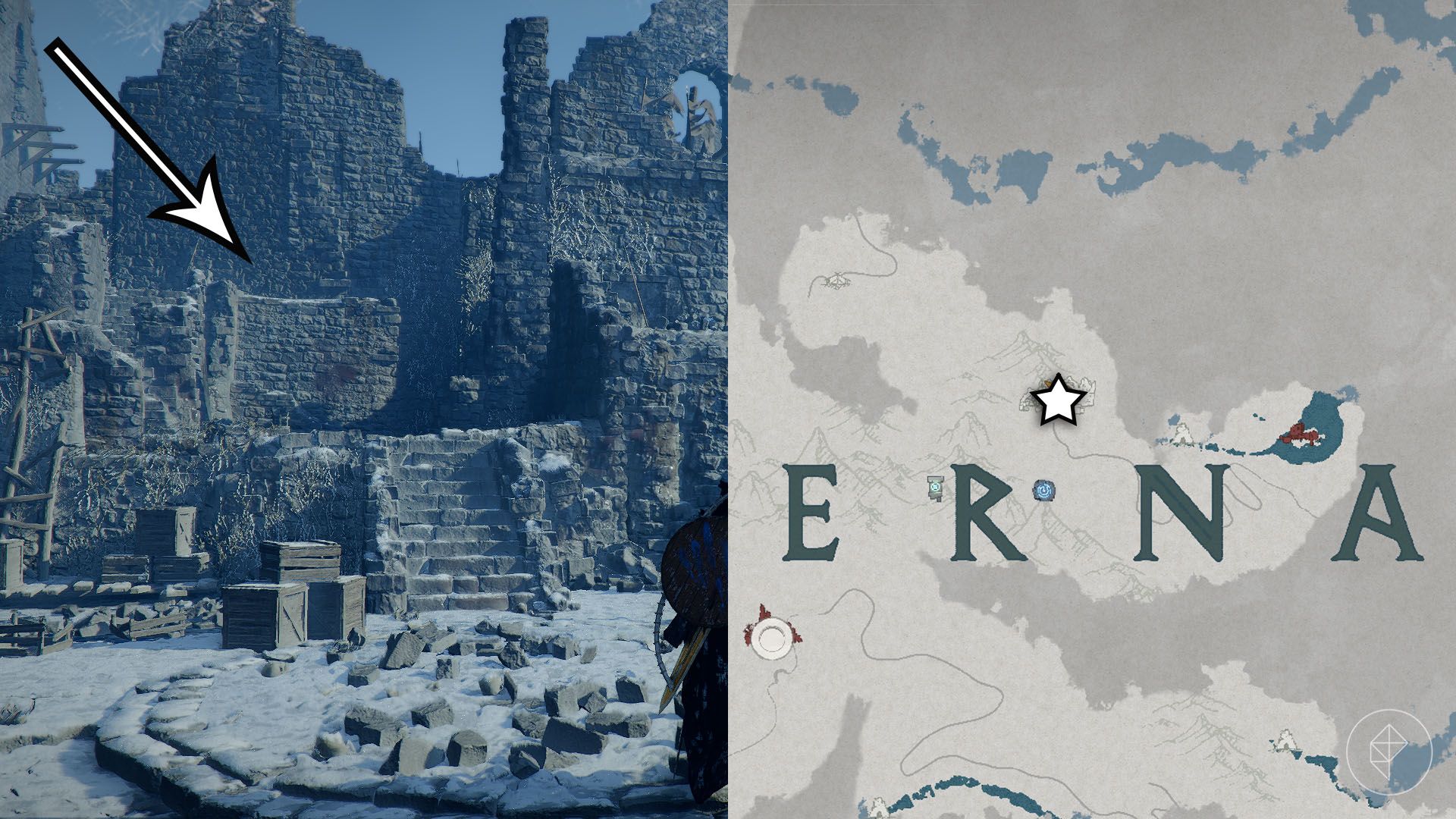Select the blue circular mystery marker
Screen dimensions: 1456x819
[1044, 491]
